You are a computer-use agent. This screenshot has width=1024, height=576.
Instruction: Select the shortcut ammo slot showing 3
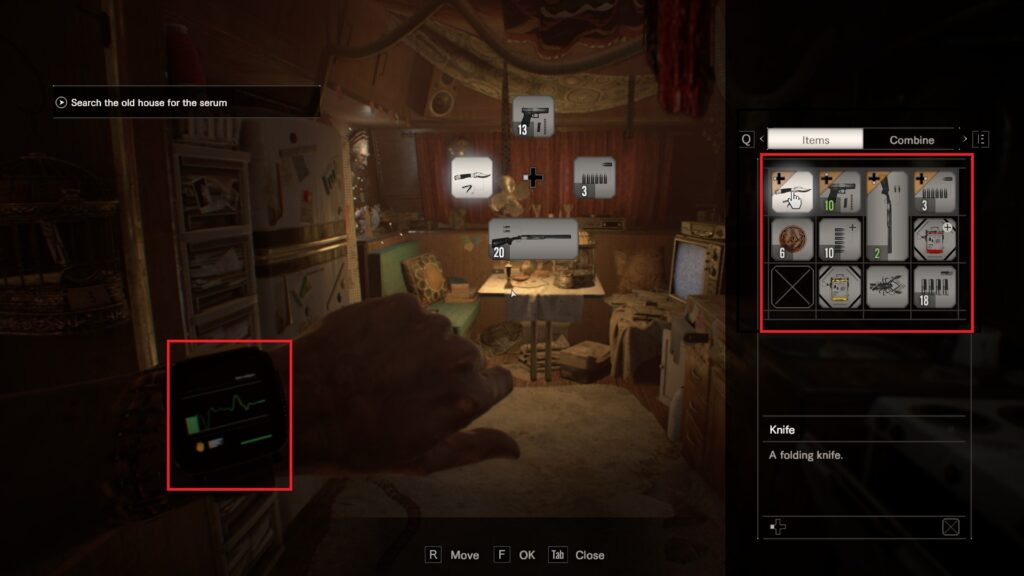[x=594, y=177]
